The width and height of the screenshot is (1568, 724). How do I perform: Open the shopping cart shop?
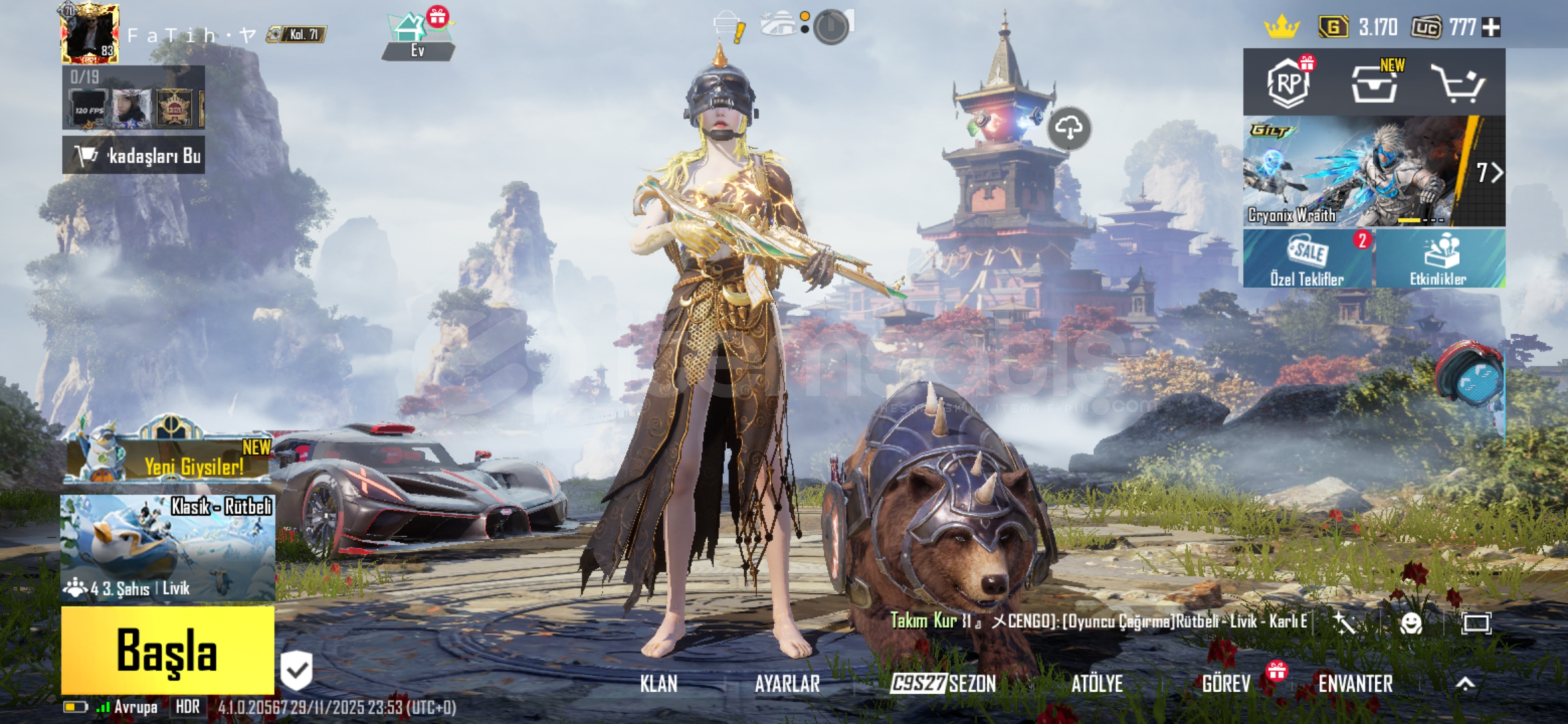point(1458,83)
